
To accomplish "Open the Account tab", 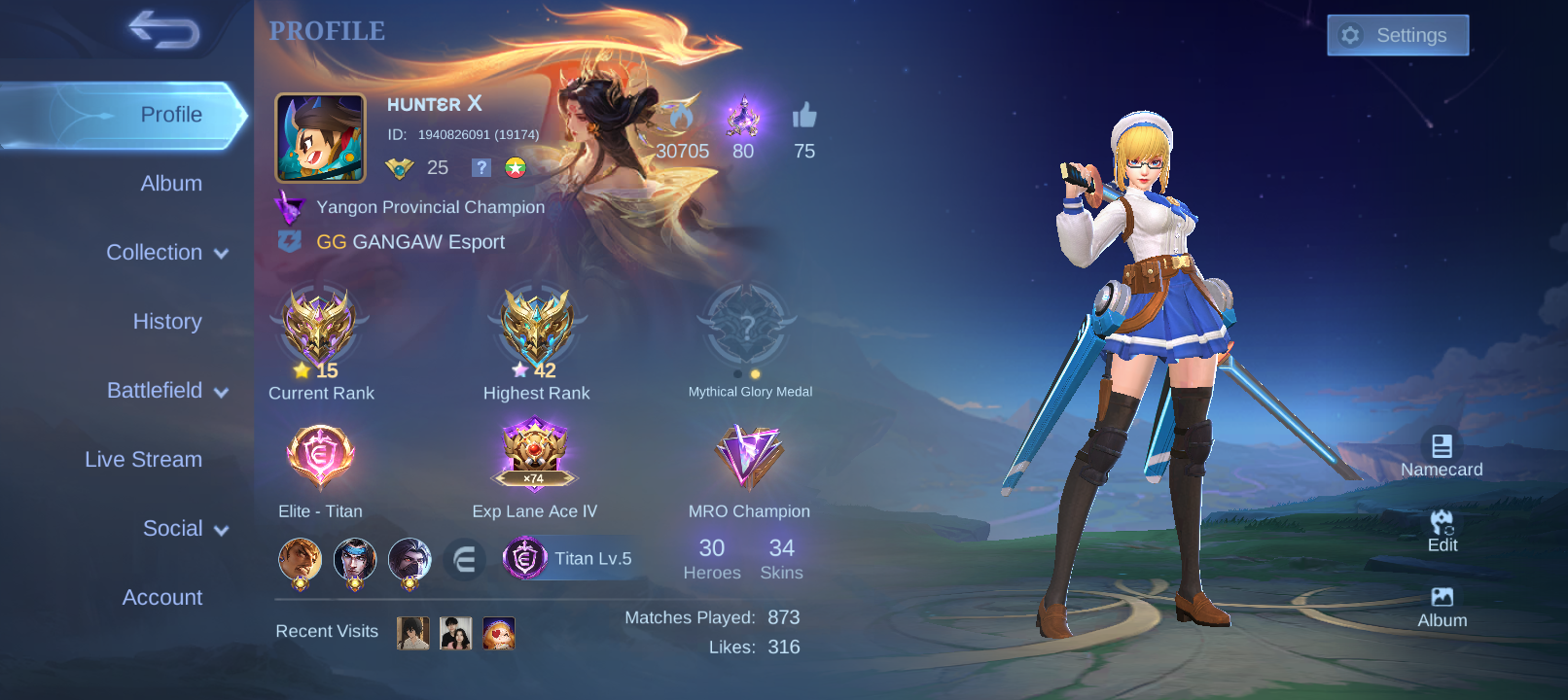I will click(x=161, y=597).
